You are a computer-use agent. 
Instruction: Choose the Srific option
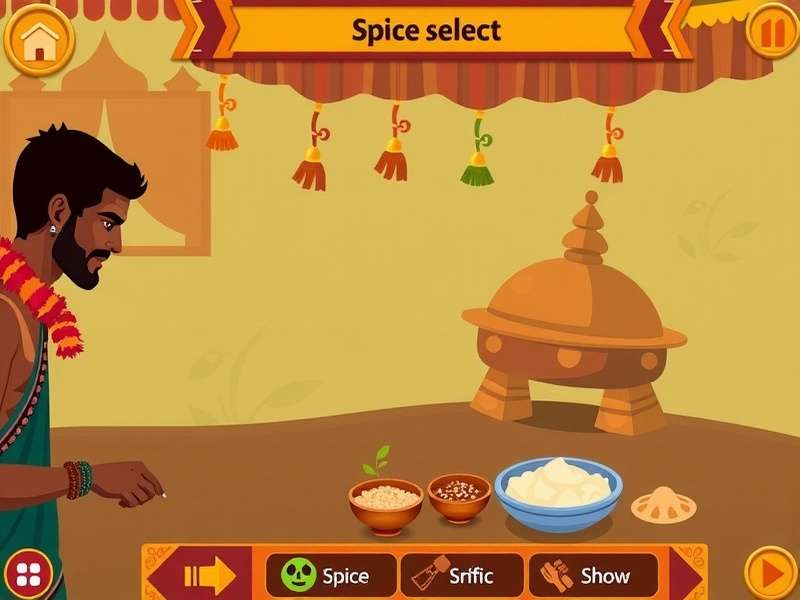tap(461, 576)
